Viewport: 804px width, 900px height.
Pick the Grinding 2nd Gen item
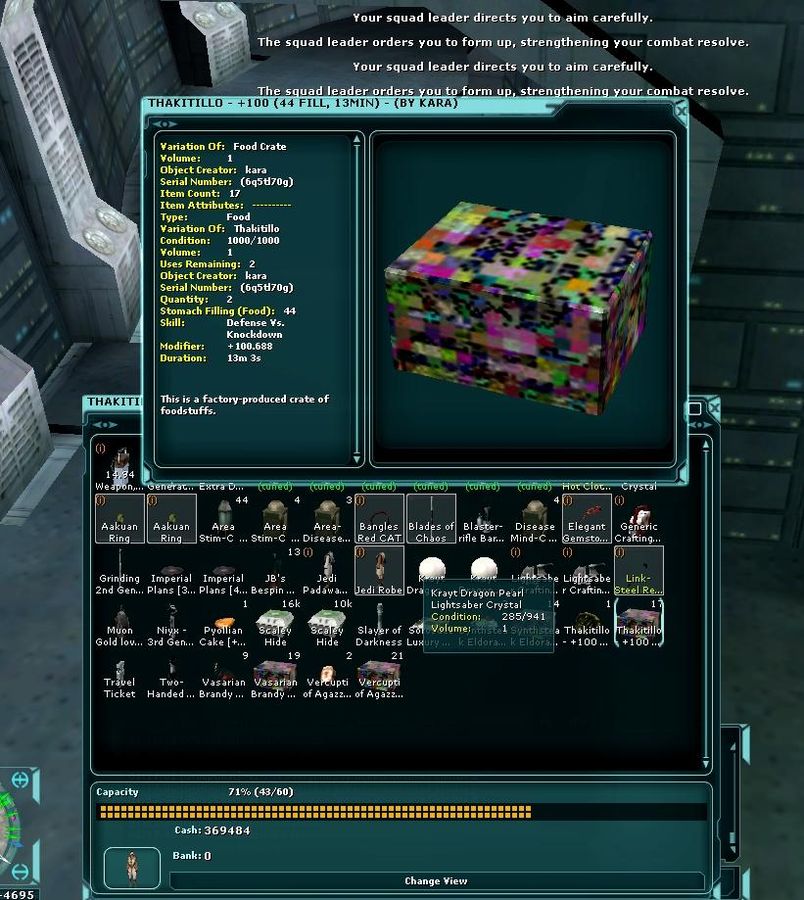119,571
